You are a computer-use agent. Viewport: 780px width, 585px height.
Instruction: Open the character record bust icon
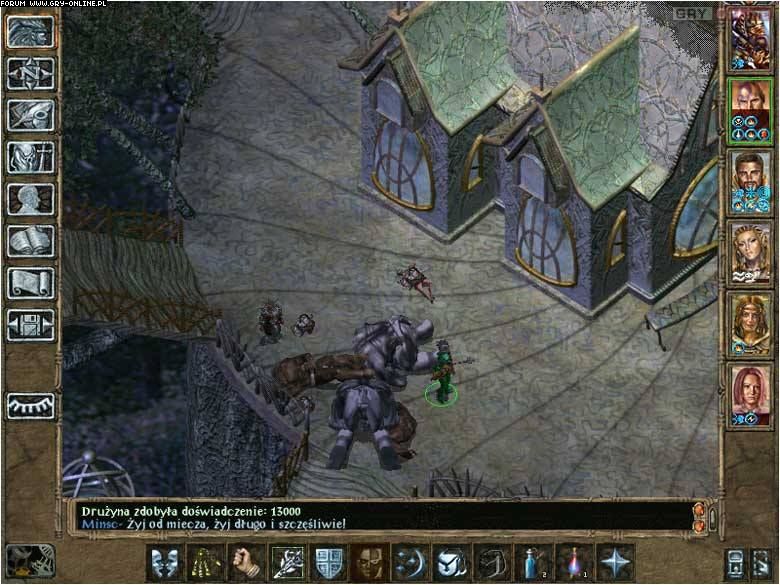(31, 199)
